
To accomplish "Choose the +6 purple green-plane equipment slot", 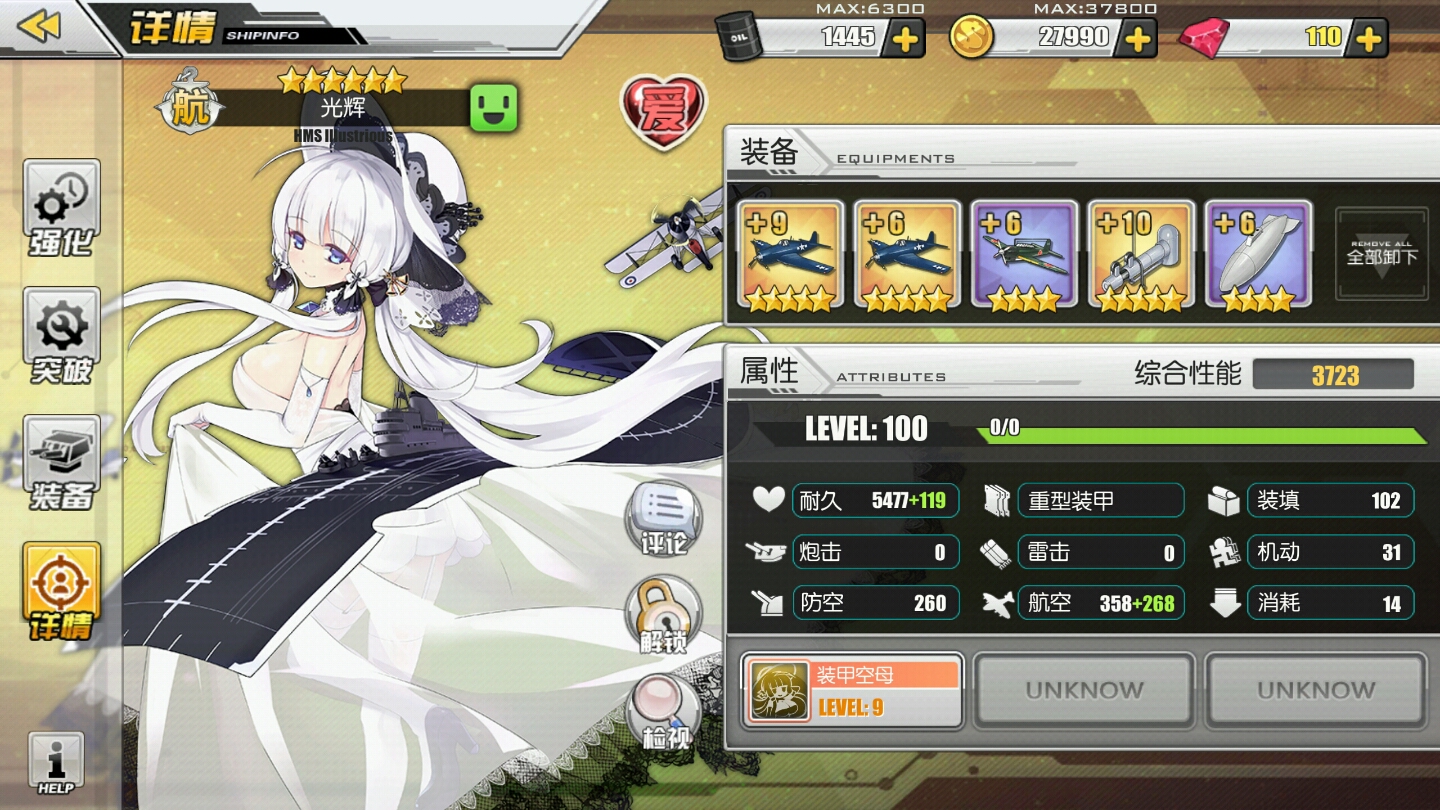I will [1024, 254].
